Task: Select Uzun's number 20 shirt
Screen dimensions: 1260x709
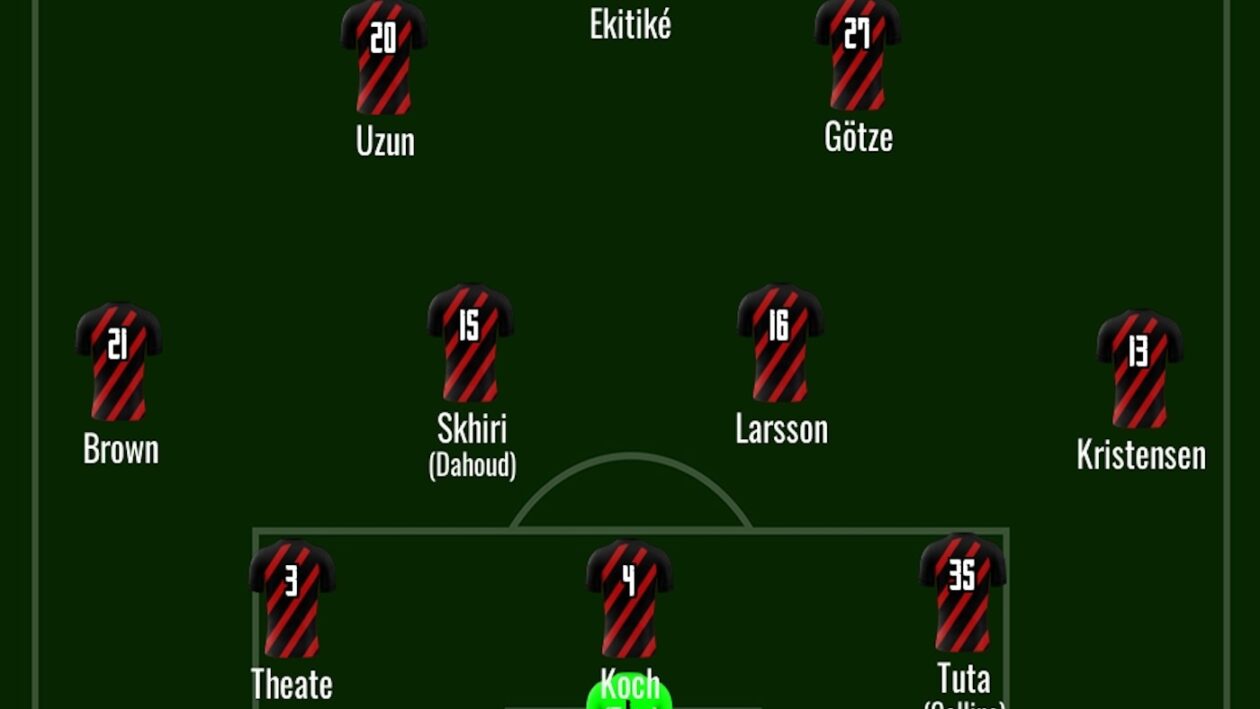Action: point(384,57)
